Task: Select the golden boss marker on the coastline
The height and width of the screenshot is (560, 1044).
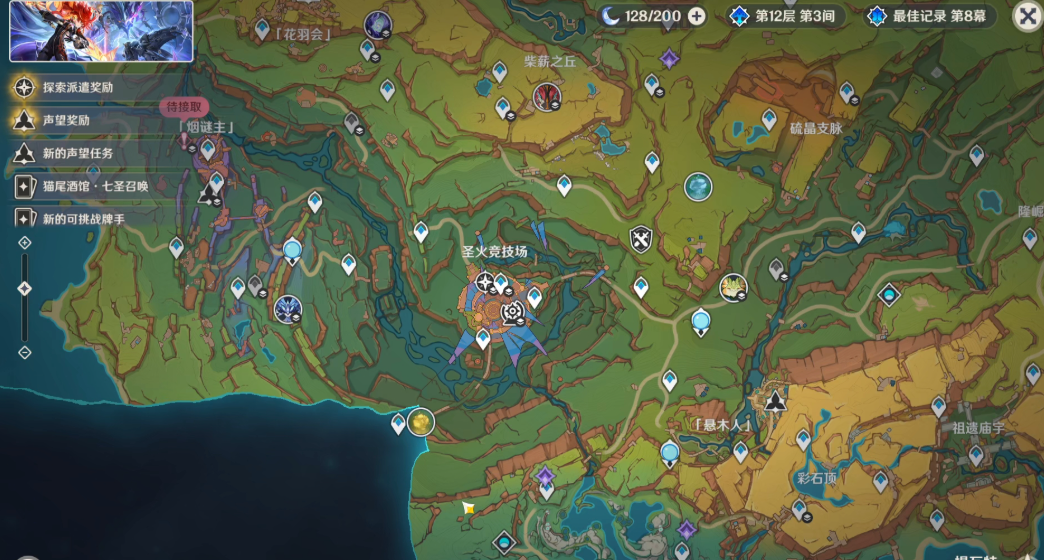Action: tap(421, 421)
